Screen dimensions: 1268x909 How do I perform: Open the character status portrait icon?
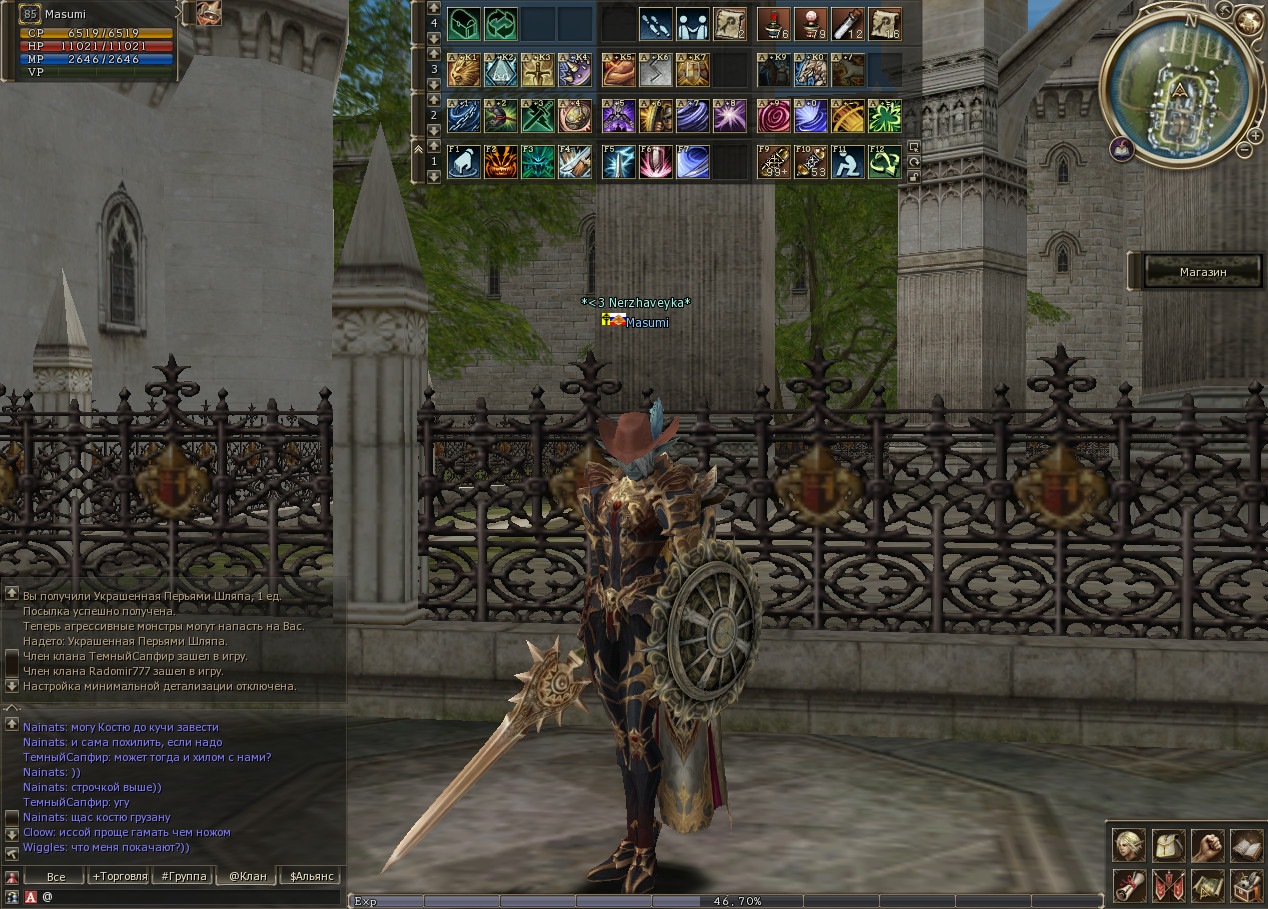(1130, 846)
